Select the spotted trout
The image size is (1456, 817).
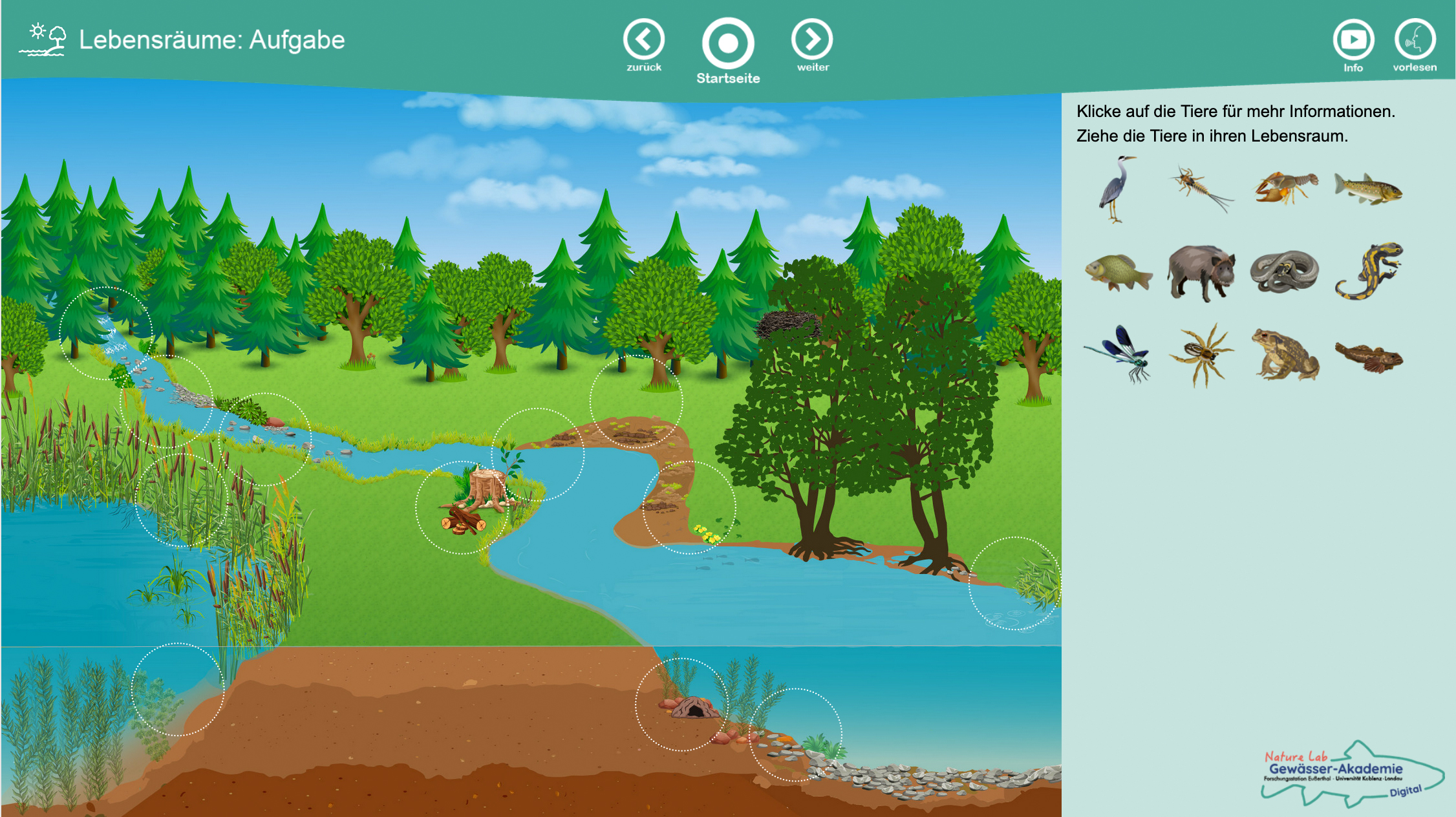click(1368, 189)
